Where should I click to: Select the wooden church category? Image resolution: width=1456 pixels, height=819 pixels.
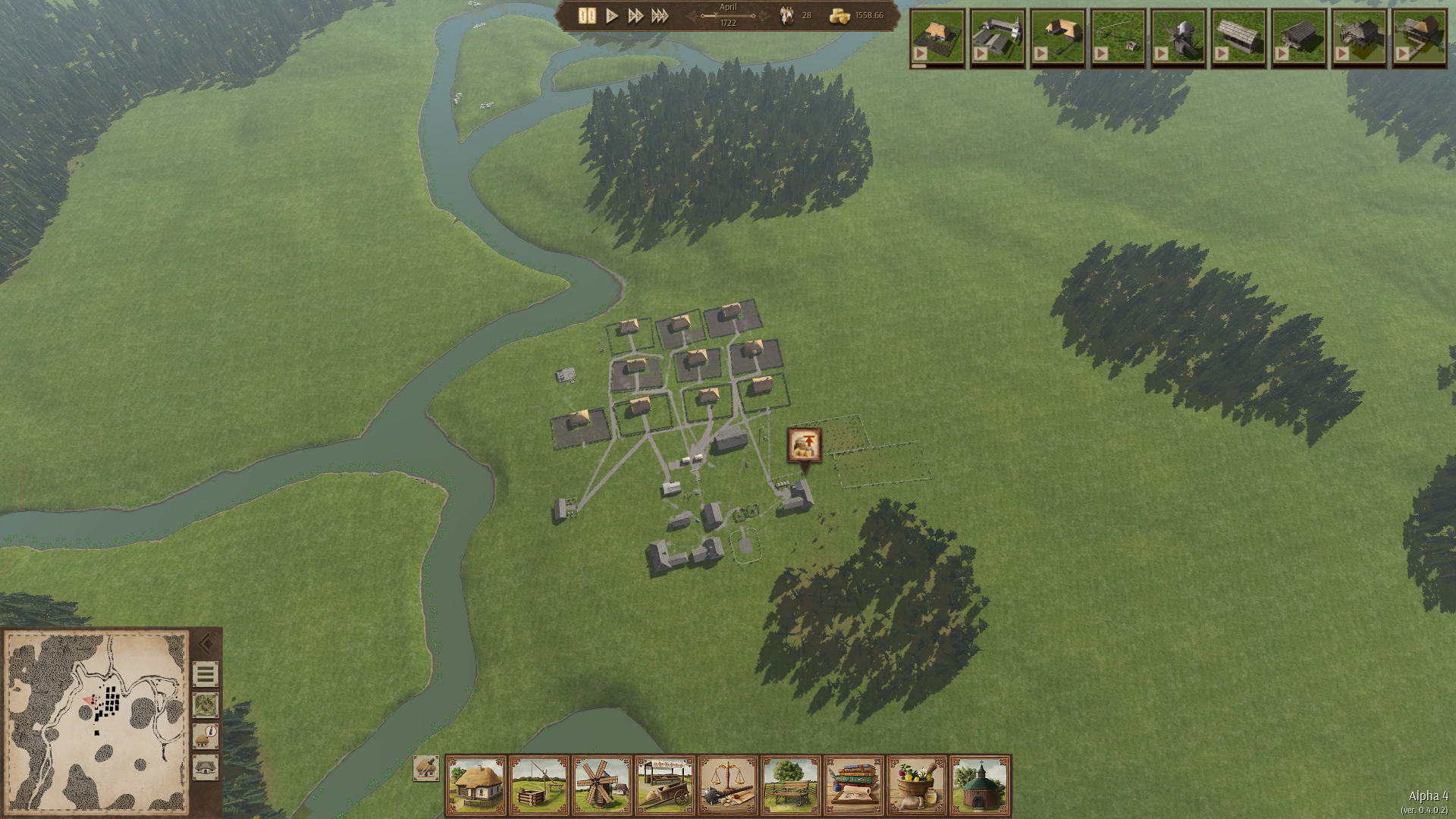[980, 786]
